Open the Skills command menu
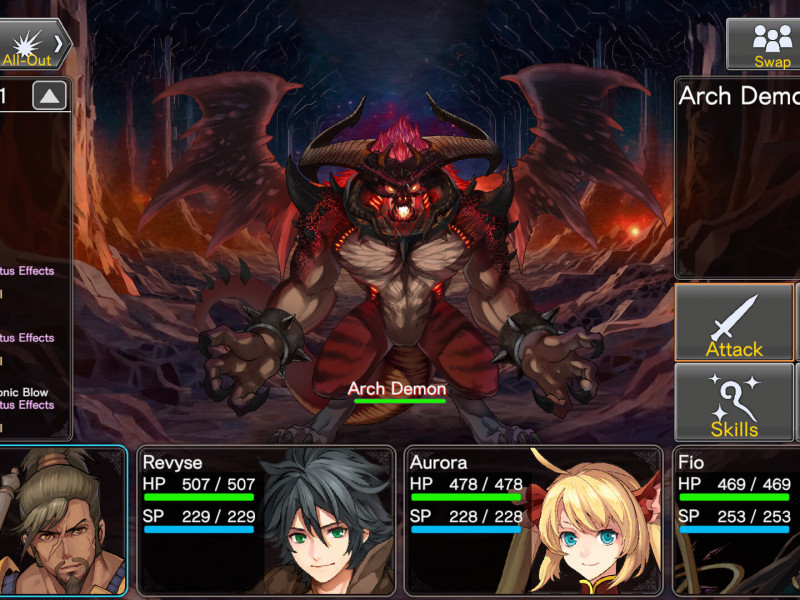This screenshot has width=800, height=600. point(734,403)
